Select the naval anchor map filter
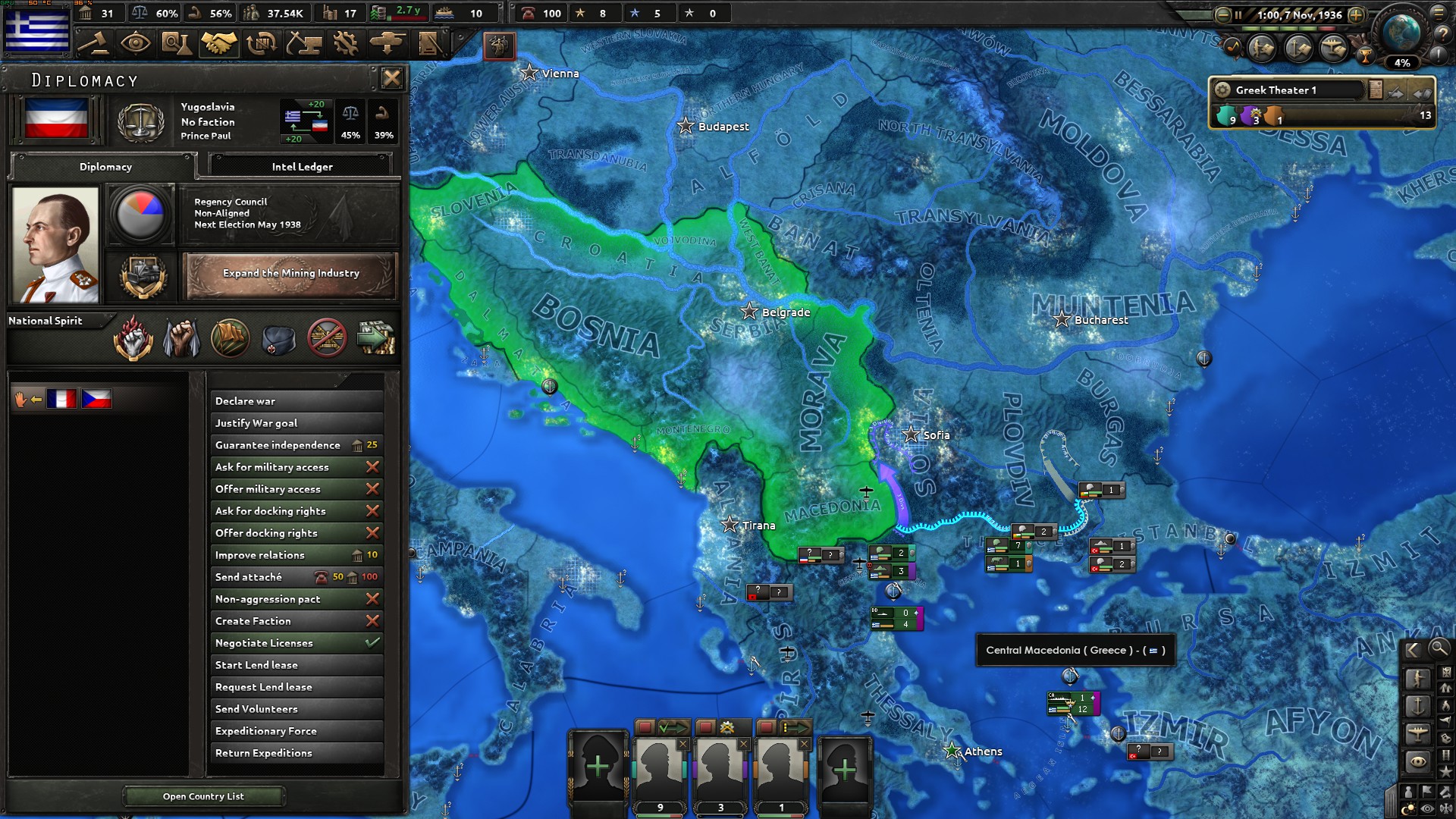The height and width of the screenshot is (819, 1456). coord(1419,704)
